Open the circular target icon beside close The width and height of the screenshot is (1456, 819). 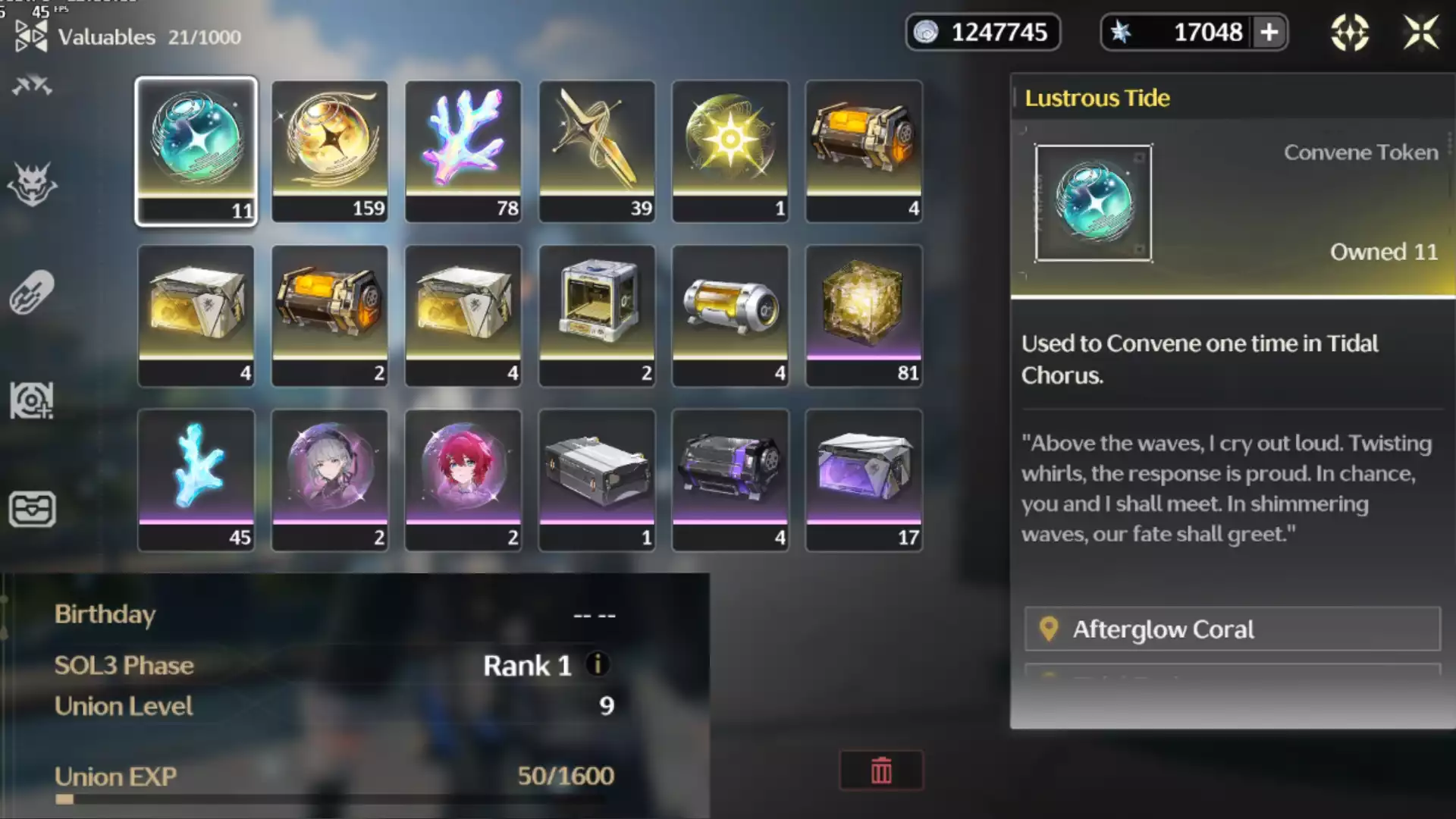coord(1350,33)
